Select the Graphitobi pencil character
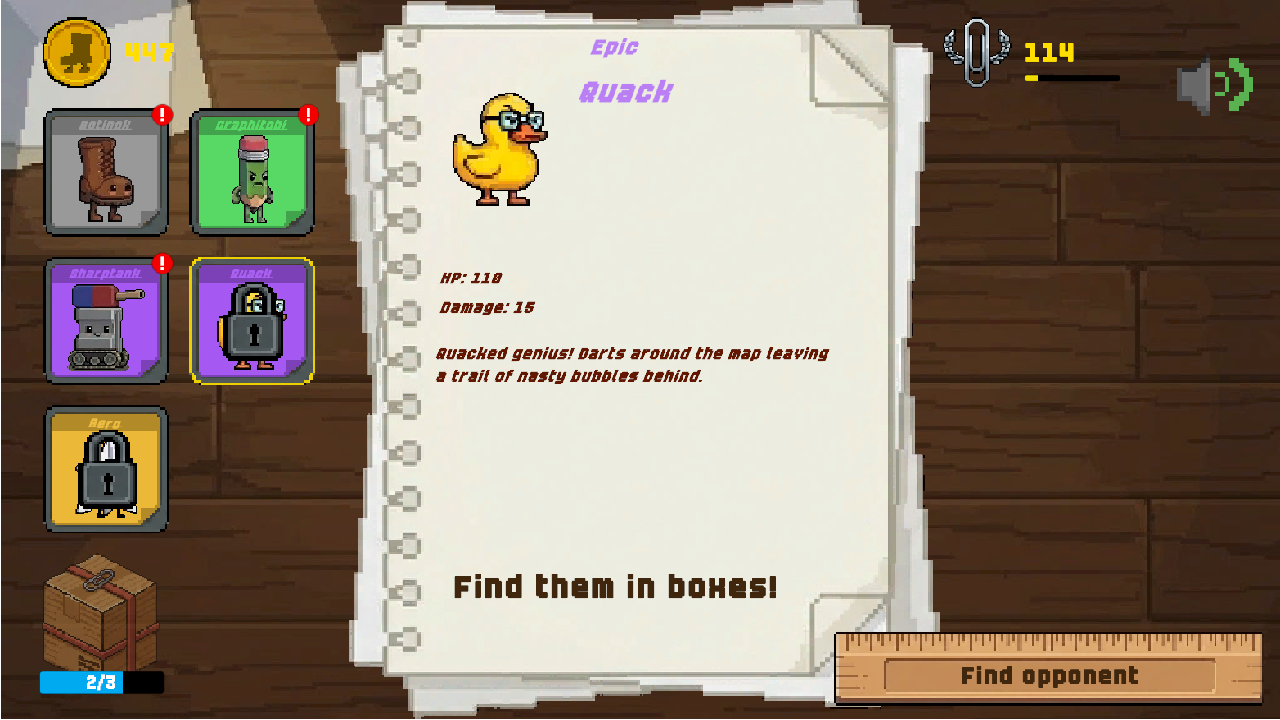 click(251, 172)
